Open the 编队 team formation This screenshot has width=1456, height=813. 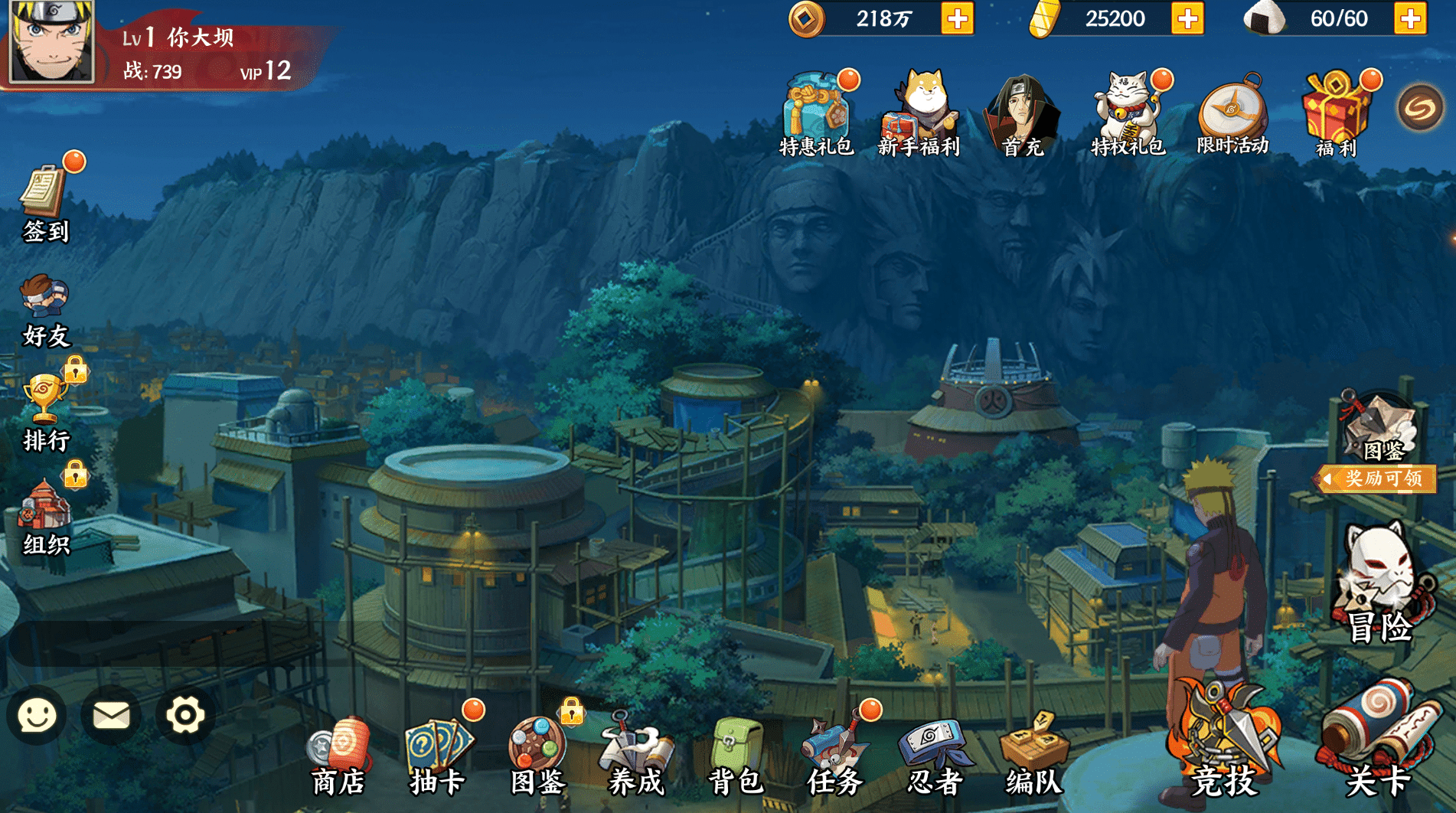(1033, 754)
